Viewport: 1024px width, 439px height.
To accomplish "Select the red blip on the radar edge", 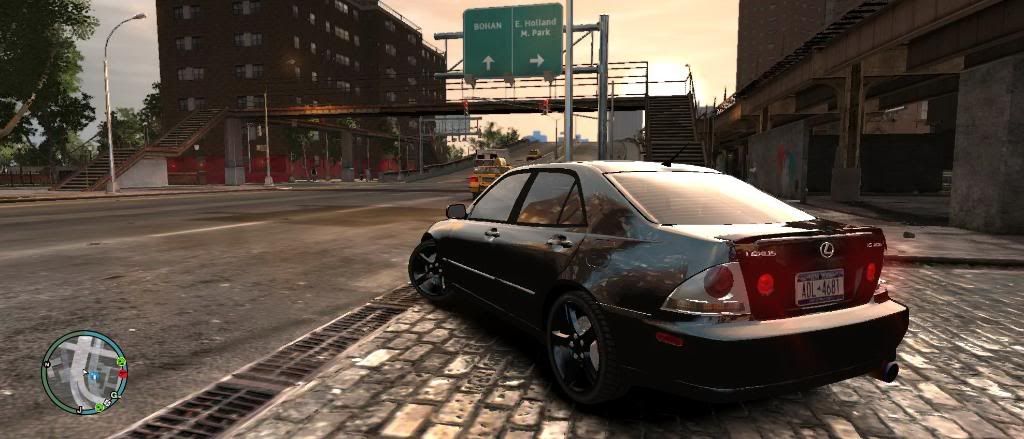I will [123, 374].
